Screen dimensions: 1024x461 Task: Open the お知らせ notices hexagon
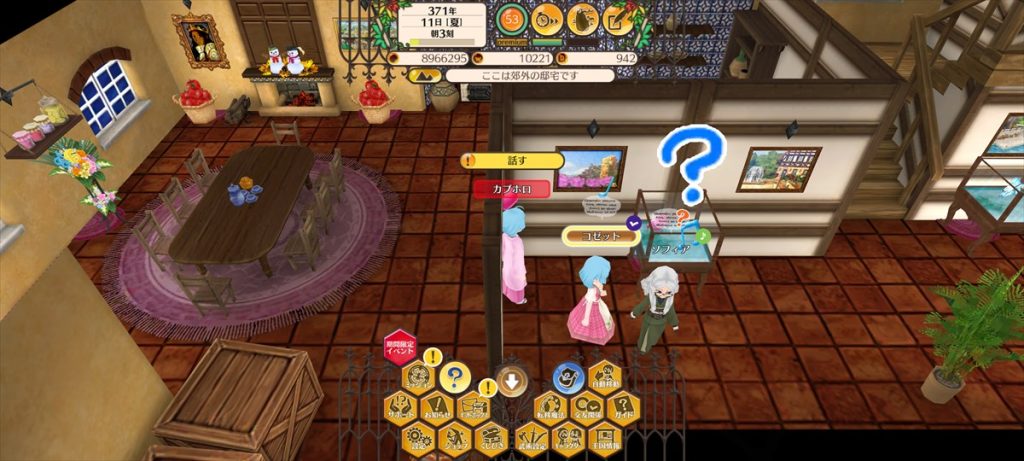pyautogui.click(x=437, y=407)
